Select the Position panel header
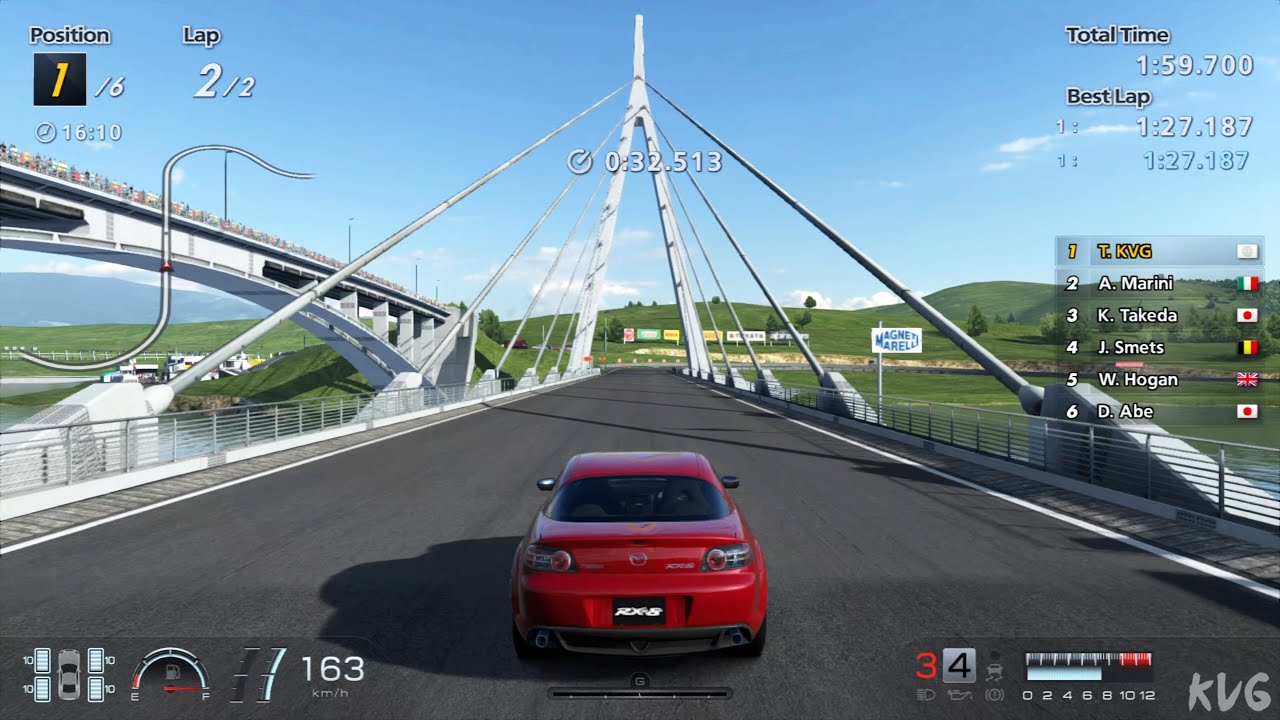Screen dimensions: 1280x720 [69, 34]
